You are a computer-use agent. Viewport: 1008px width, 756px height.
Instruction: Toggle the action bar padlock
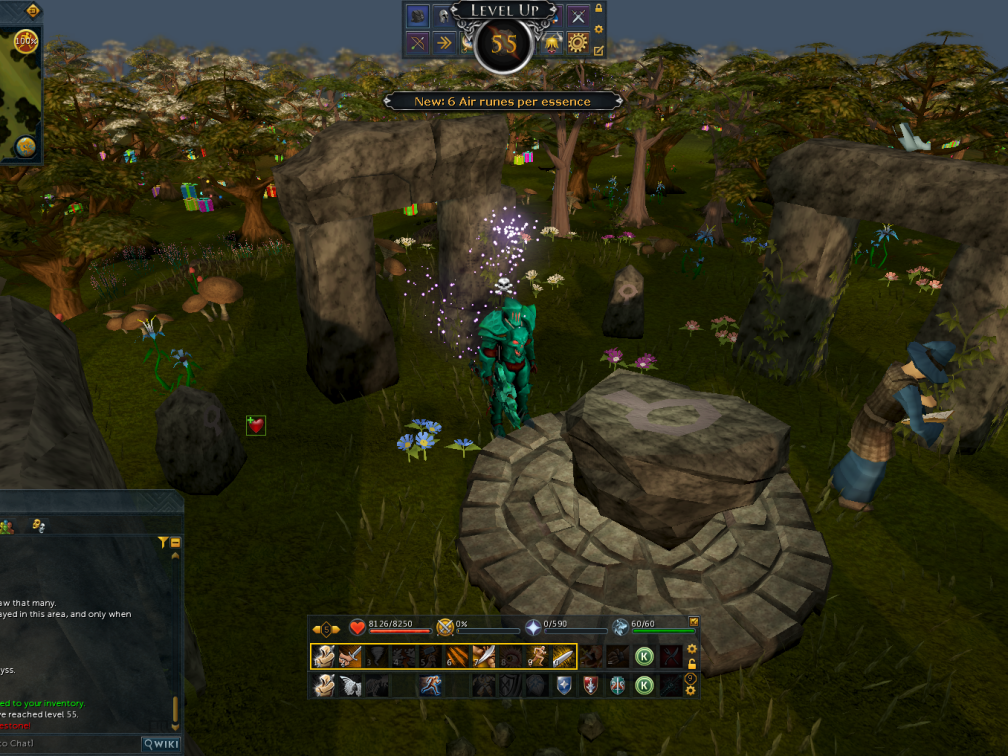691,663
